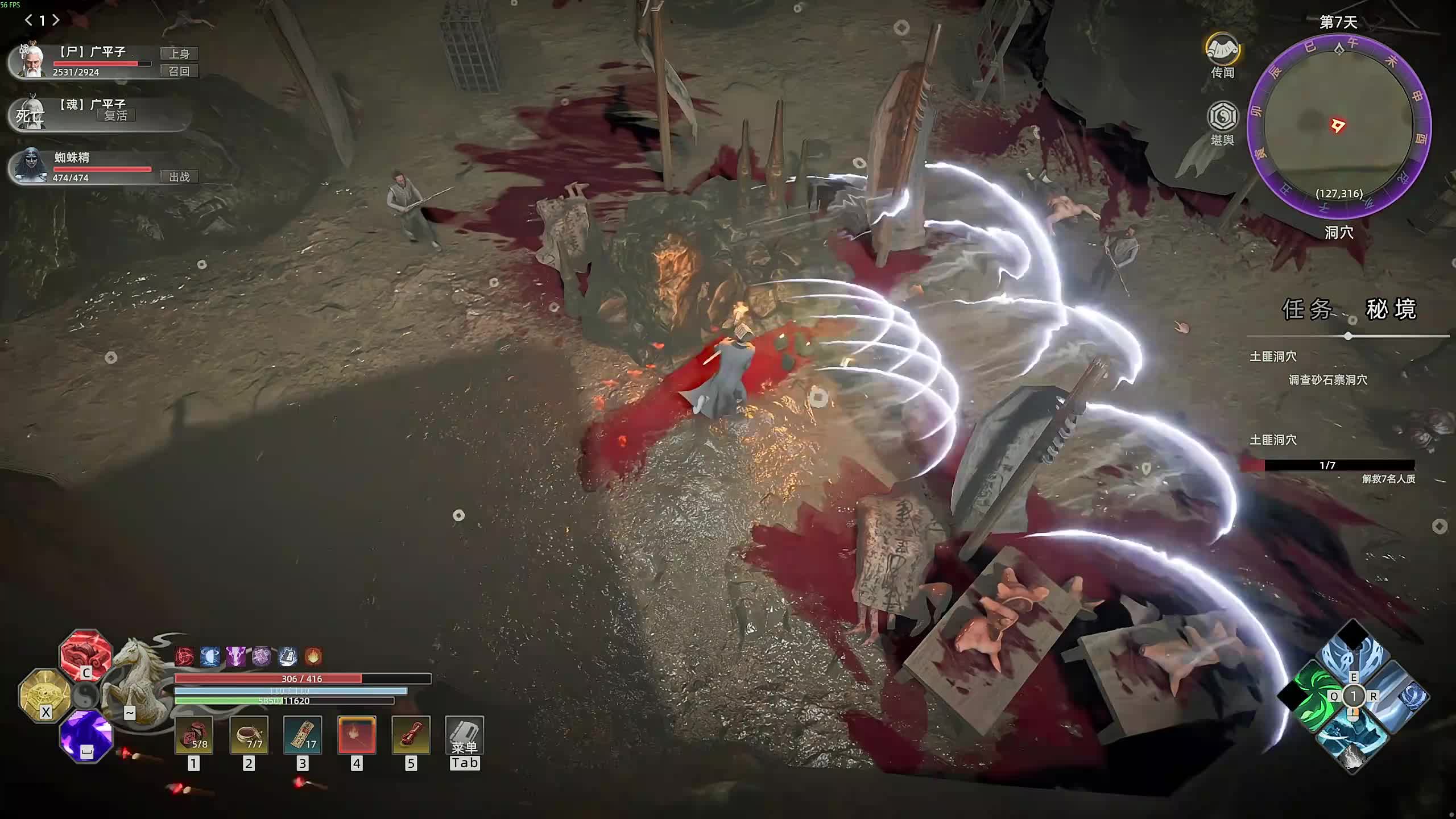Activate the golden bagua skill octagon
This screenshot has width=1456, height=819.
(45, 696)
